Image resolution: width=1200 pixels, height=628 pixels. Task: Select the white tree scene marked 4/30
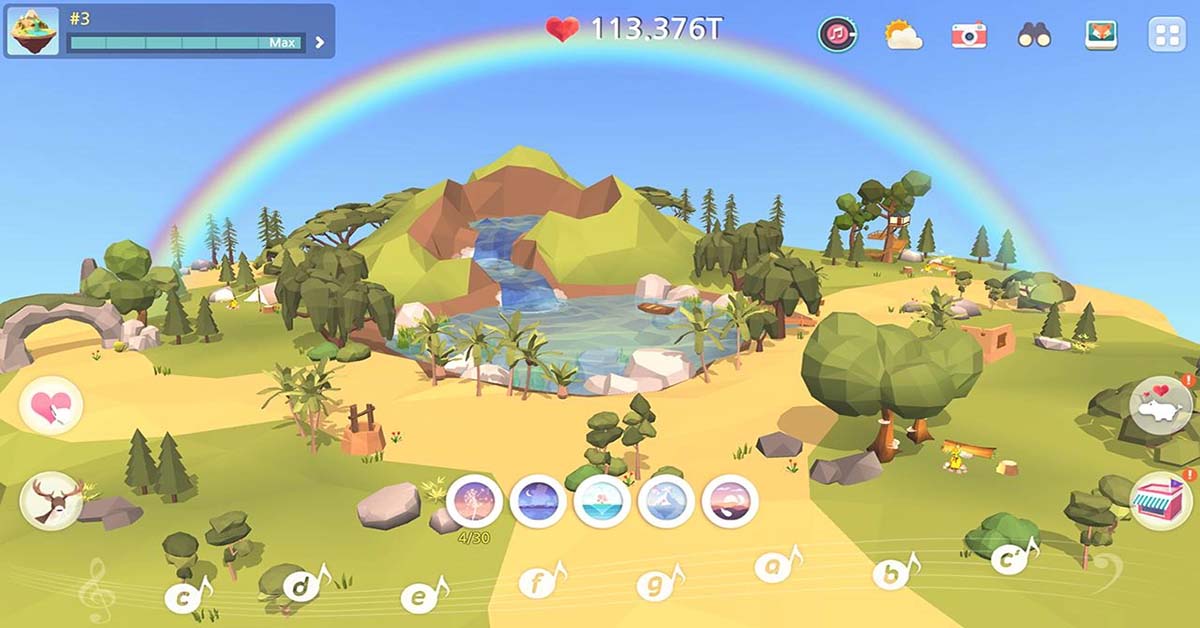click(474, 500)
